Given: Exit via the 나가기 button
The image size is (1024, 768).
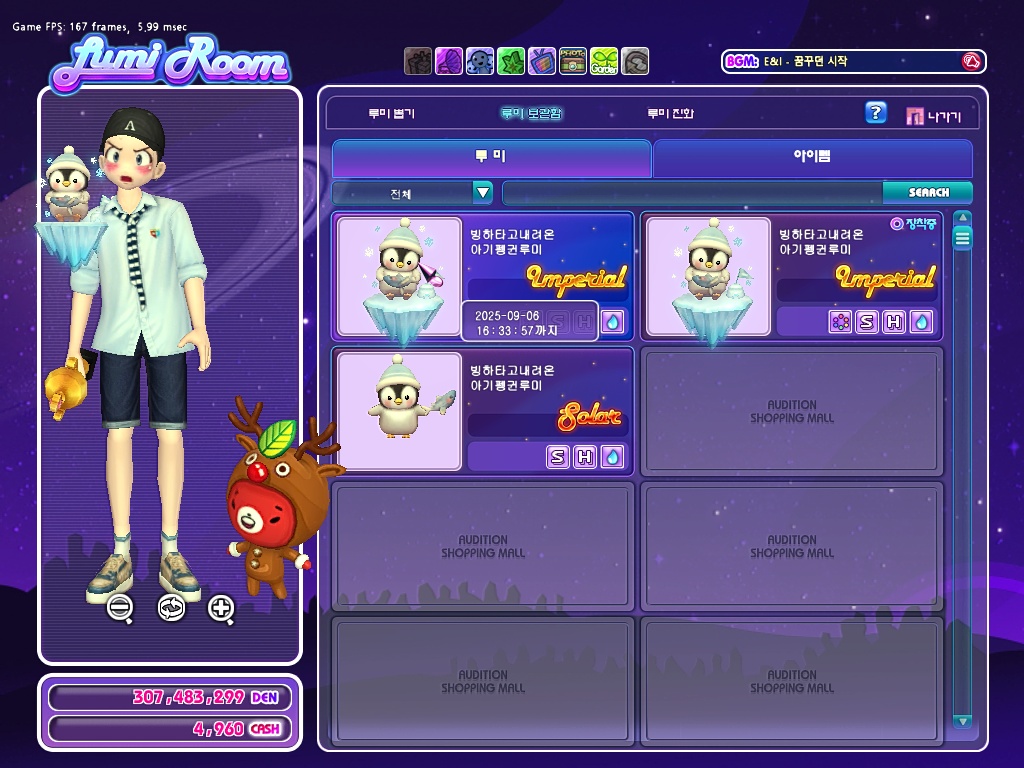Looking at the screenshot, I should pyautogui.click(x=934, y=116).
